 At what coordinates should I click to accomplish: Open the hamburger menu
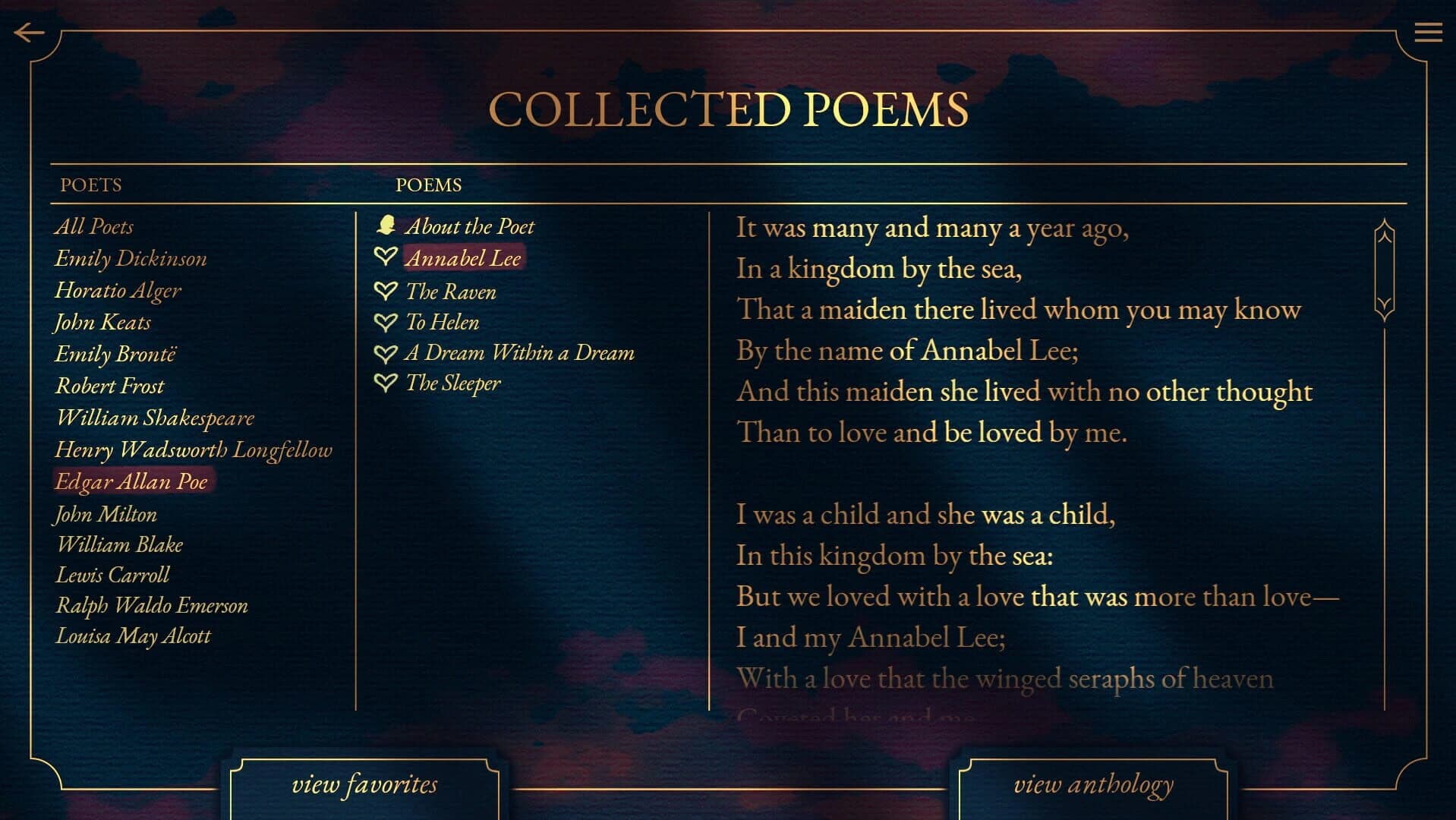pos(1429,32)
